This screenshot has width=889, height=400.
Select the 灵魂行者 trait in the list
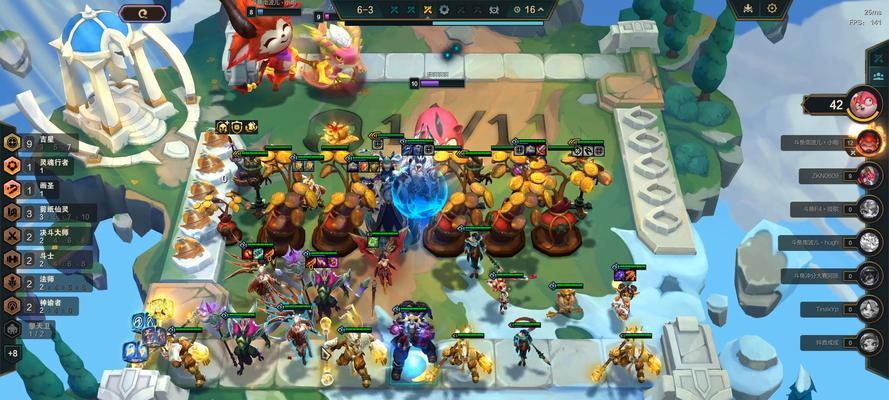[45, 164]
